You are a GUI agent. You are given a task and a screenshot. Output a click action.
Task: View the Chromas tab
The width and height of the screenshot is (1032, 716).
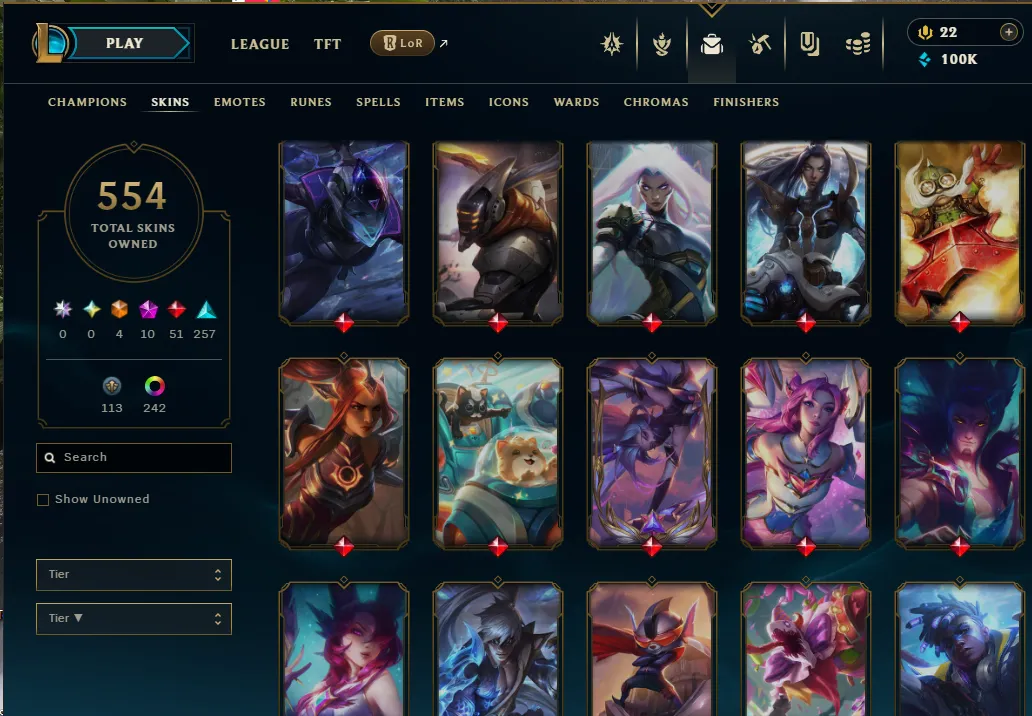pos(656,102)
